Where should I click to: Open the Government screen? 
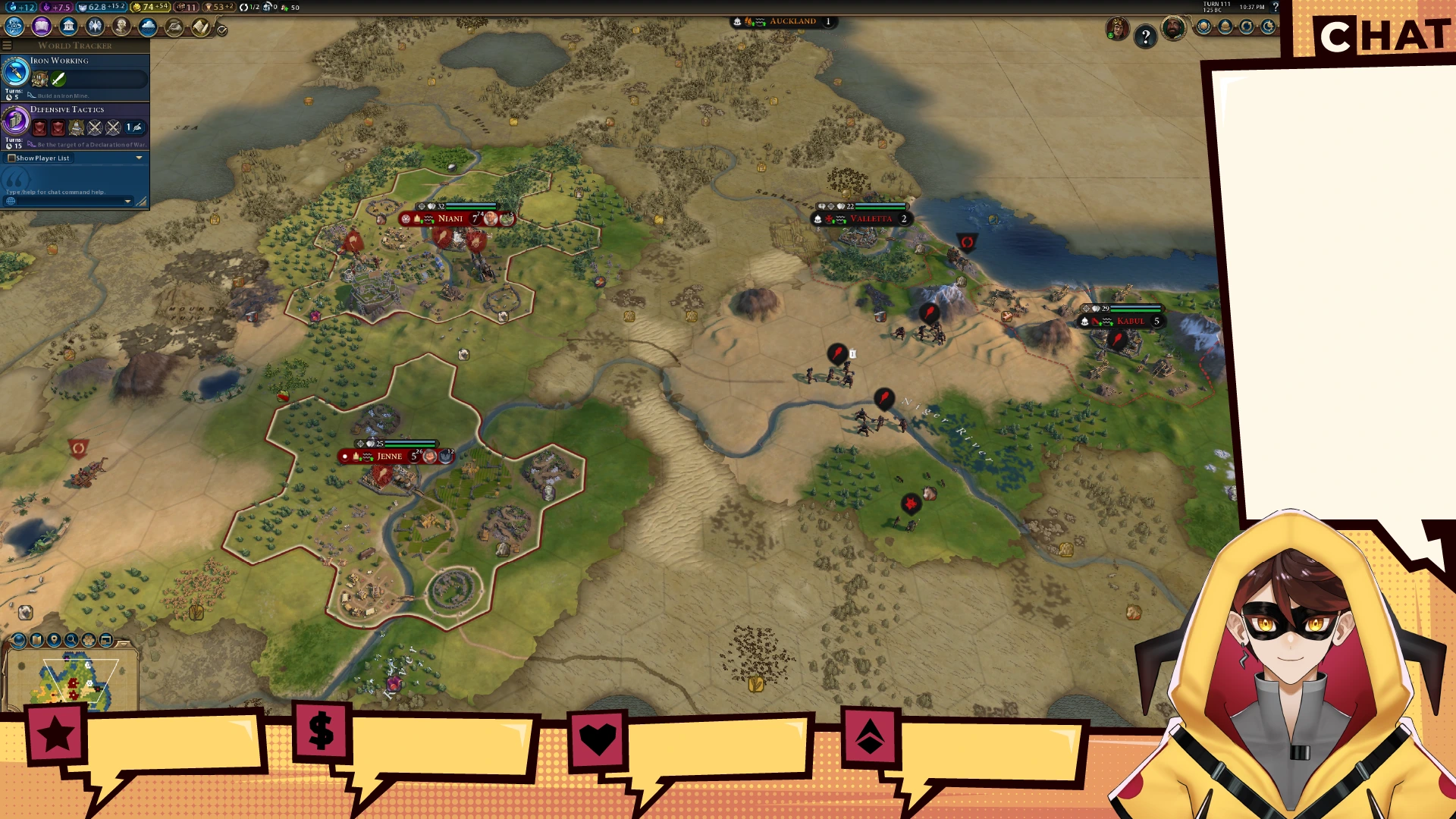(68, 27)
